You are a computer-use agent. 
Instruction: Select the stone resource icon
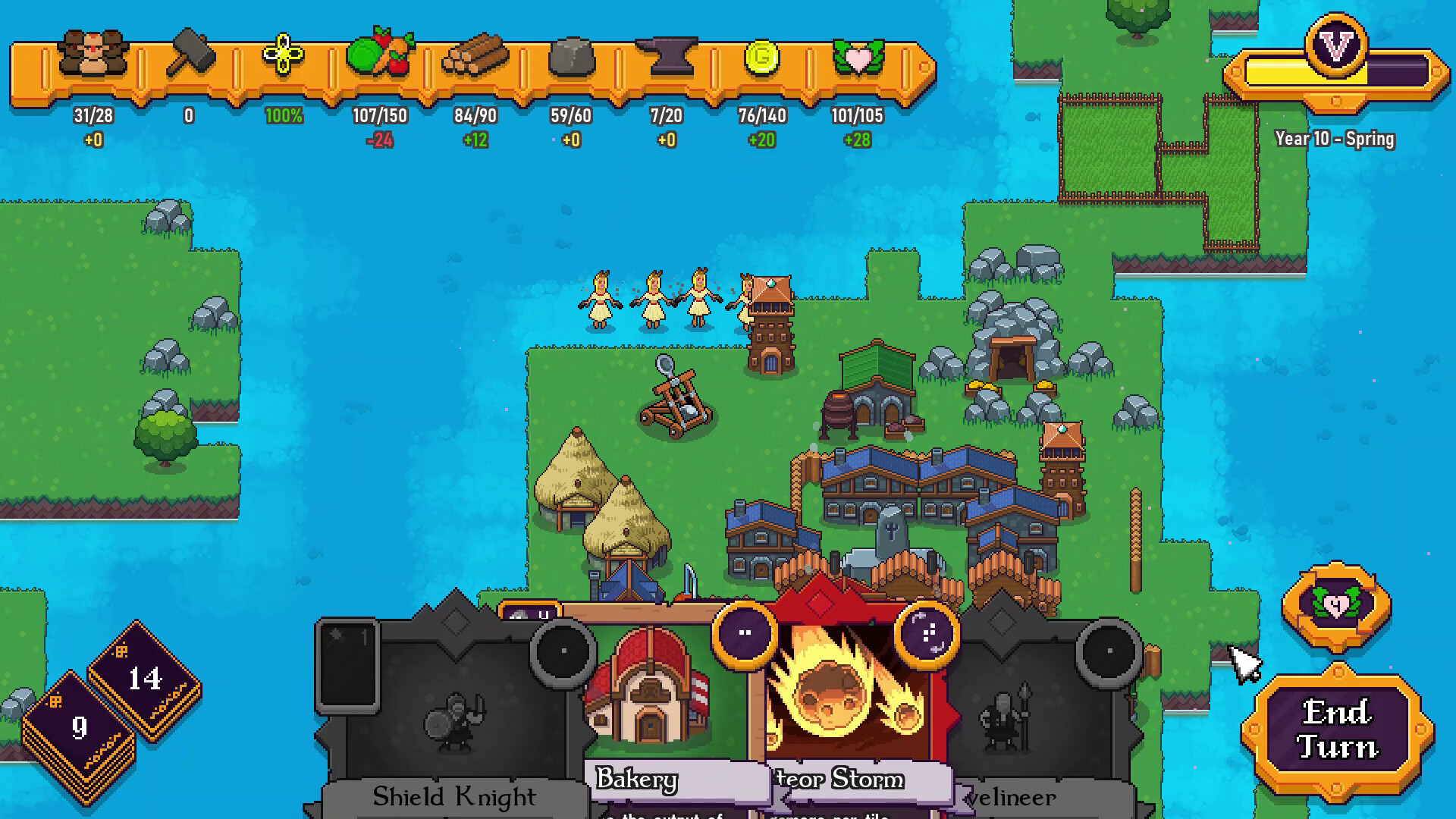pos(573,55)
